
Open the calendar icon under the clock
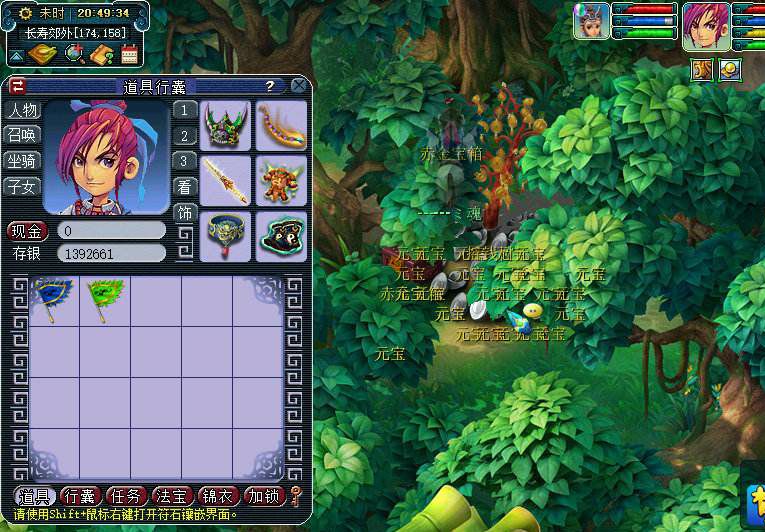[x=129, y=54]
